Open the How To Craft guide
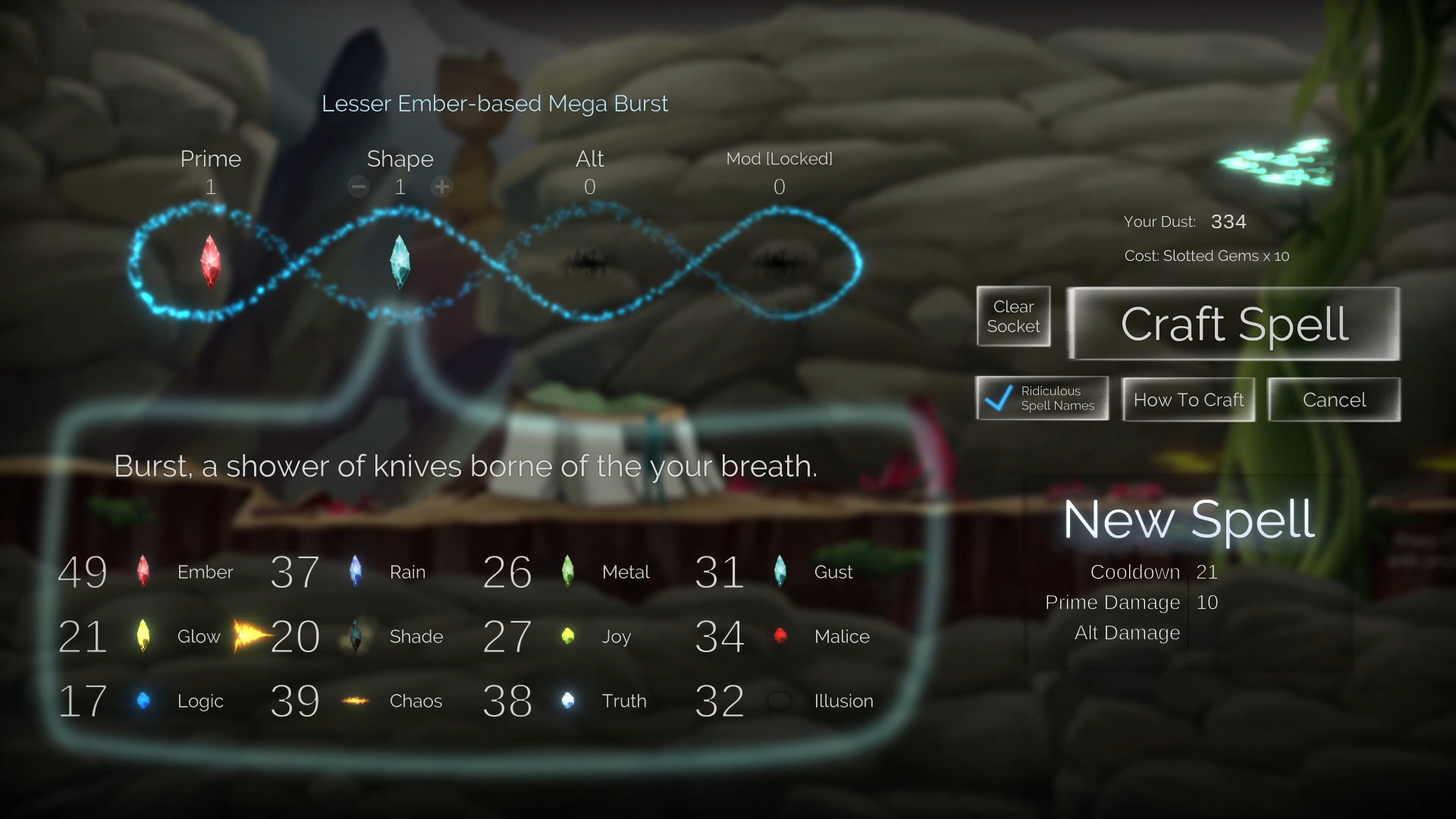Image resolution: width=1456 pixels, height=819 pixels. click(x=1188, y=400)
